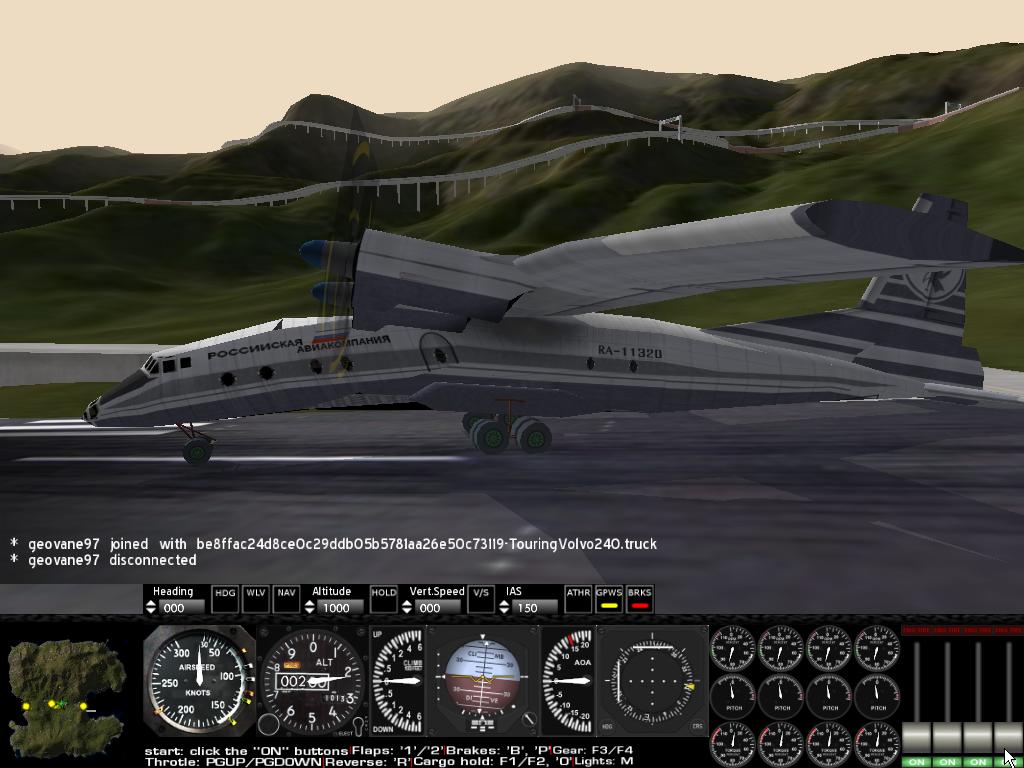1024x768 pixels.
Task: Raise the Altitude setting with up arrow
Action: click(x=311, y=603)
